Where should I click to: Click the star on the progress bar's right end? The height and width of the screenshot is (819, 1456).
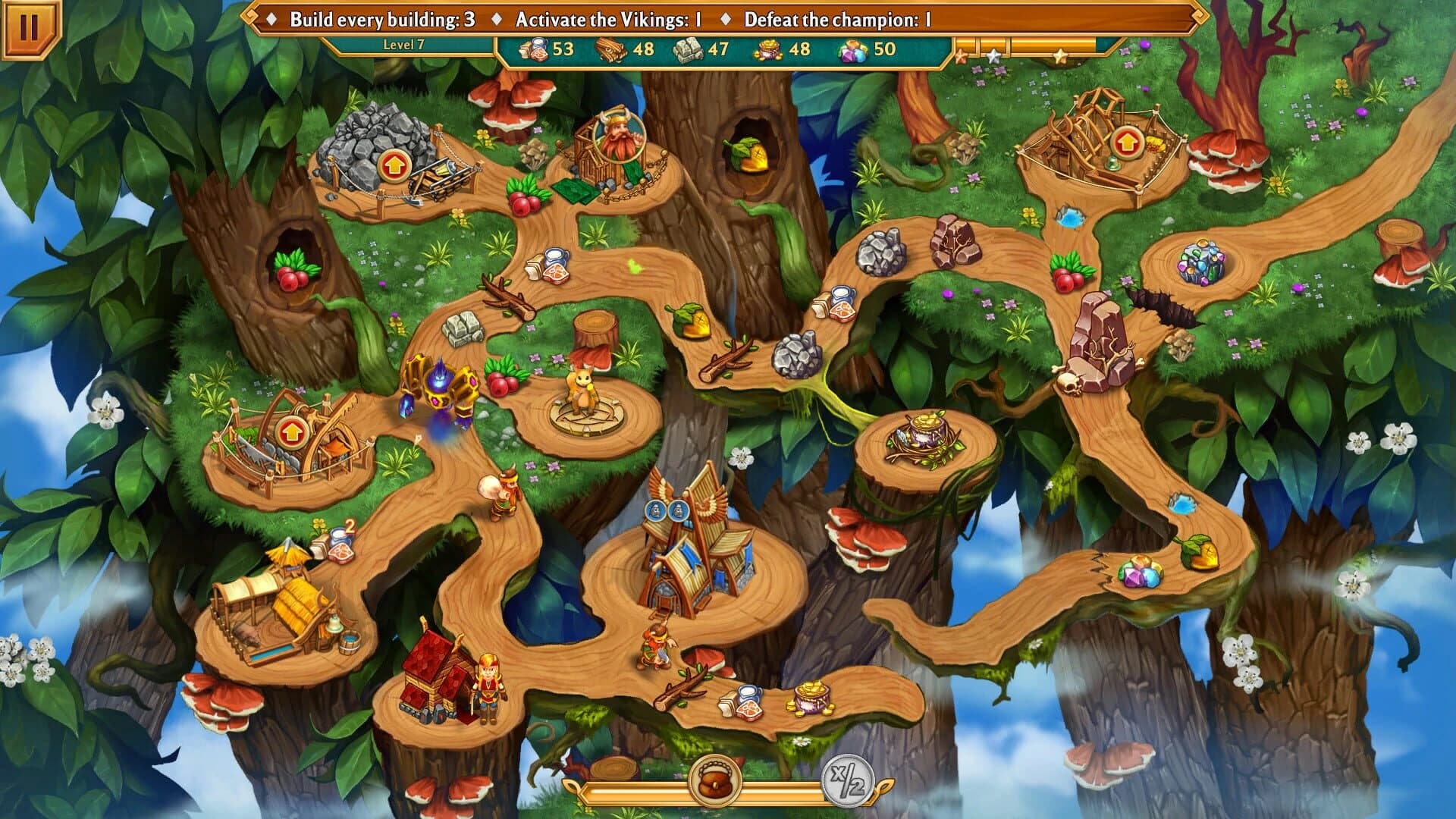[x=1060, y=56]
